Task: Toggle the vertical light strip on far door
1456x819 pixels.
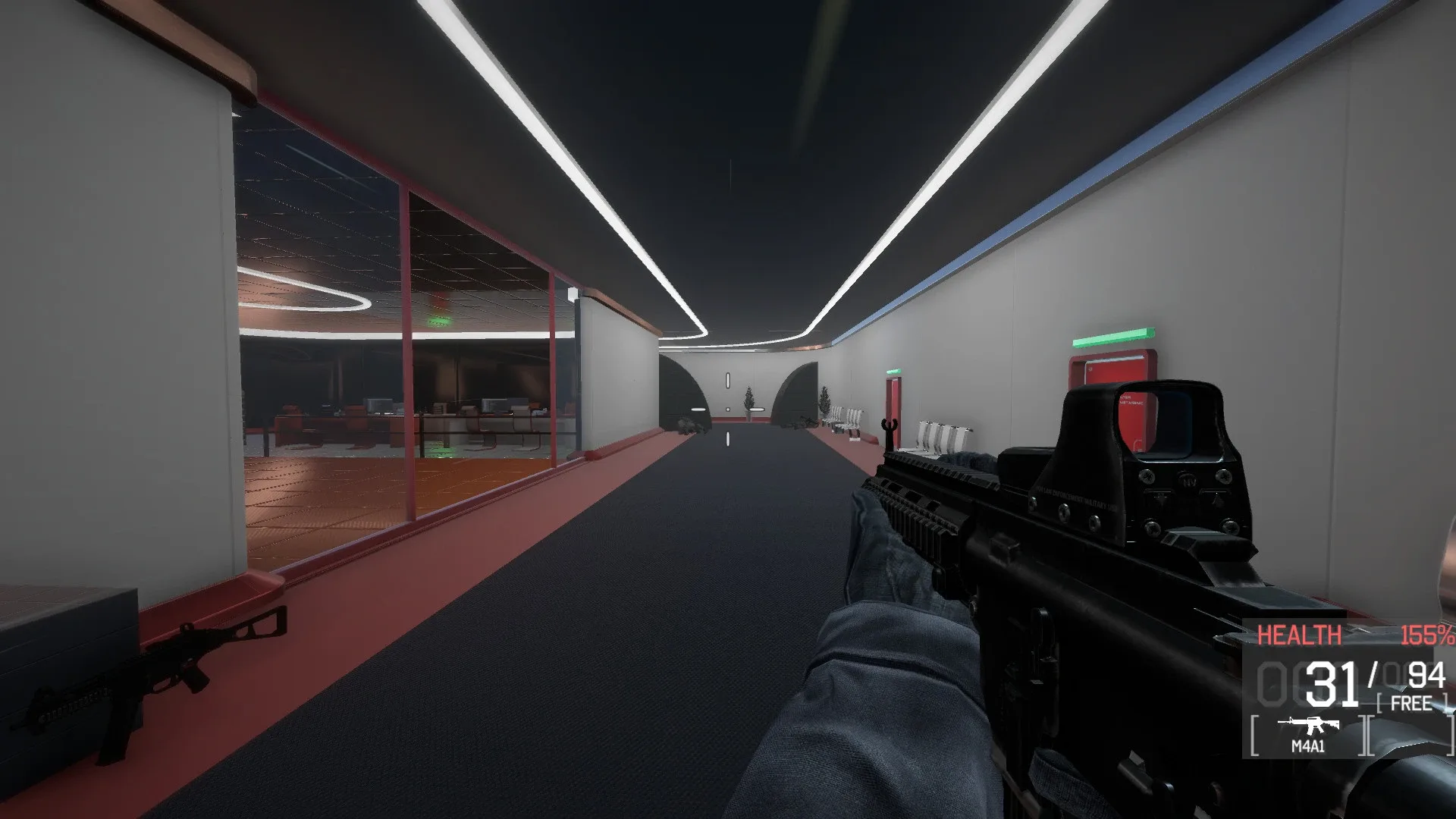Action: (726, 379)
